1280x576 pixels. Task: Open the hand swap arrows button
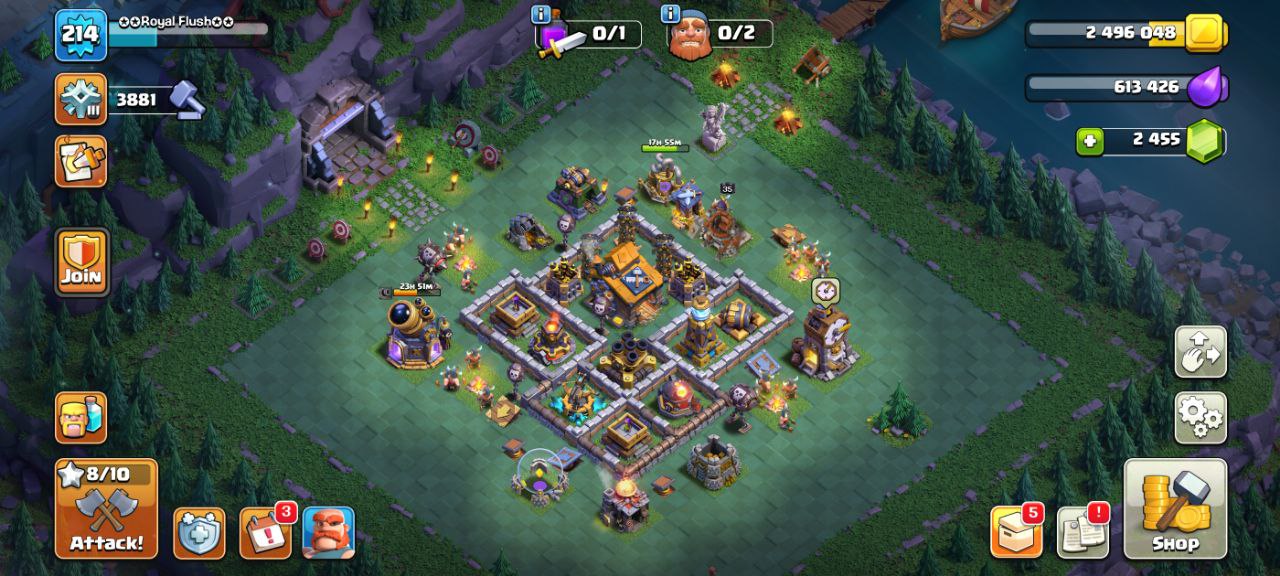tap(1200, 352)
